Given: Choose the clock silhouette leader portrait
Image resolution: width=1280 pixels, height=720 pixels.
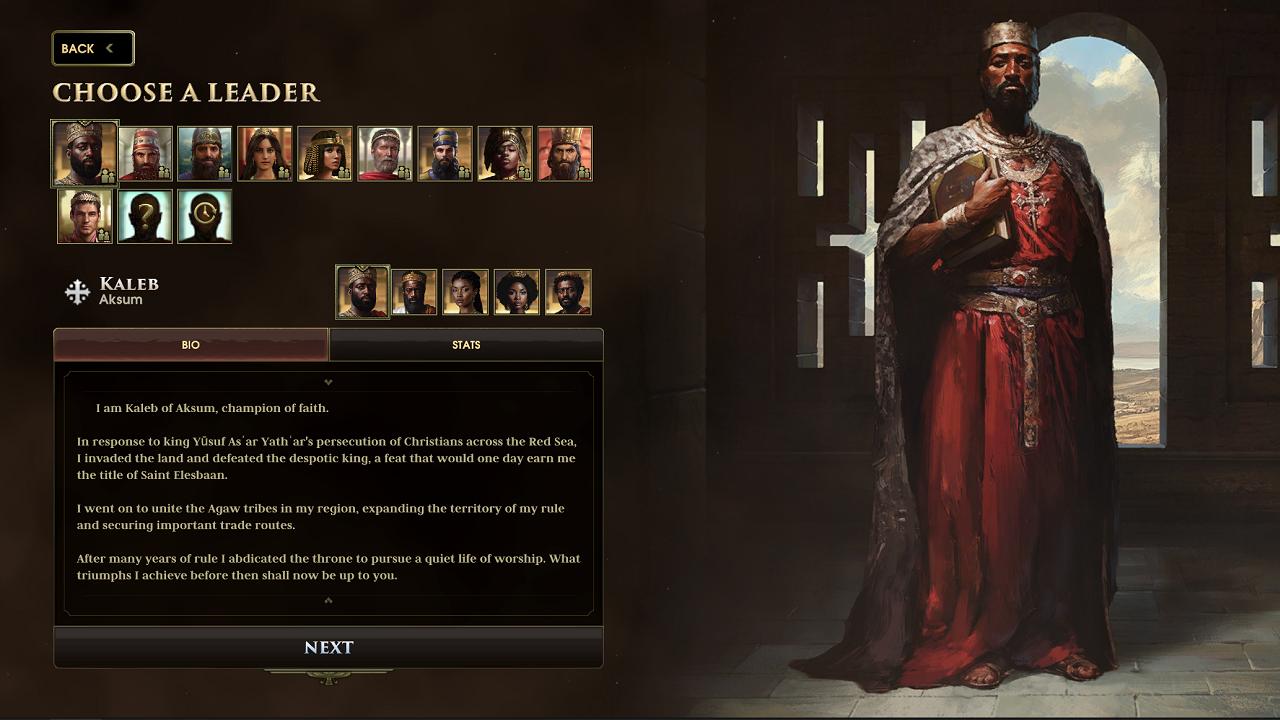Looking at the screenshot, I should pos(205,216).
